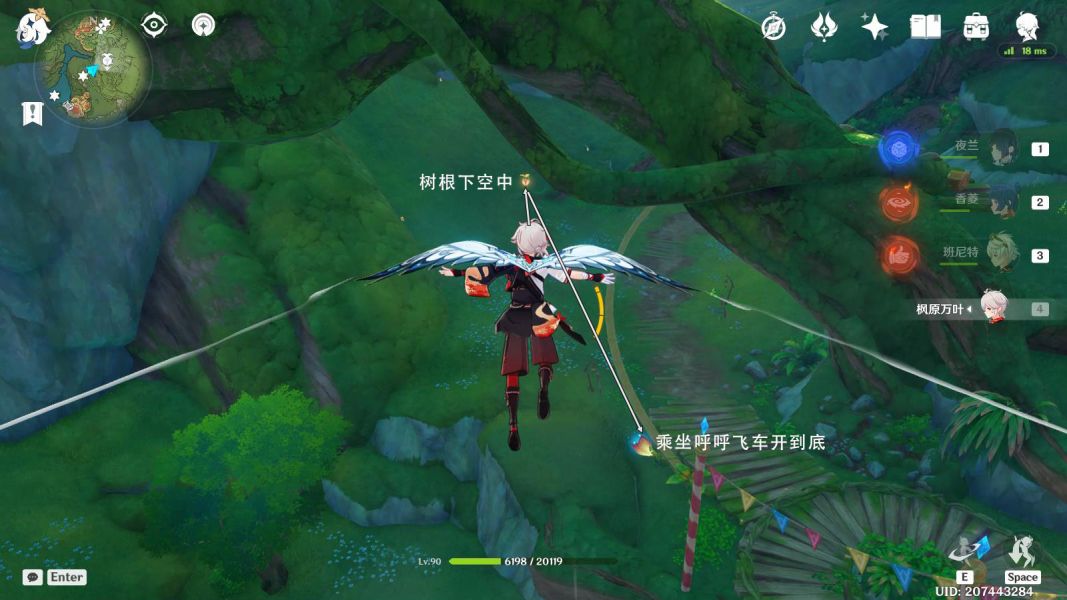Viewport: 1067px width, 600px height.
Task: Toggle the Elemental Sight eye icon
Action: click(154, 25)
